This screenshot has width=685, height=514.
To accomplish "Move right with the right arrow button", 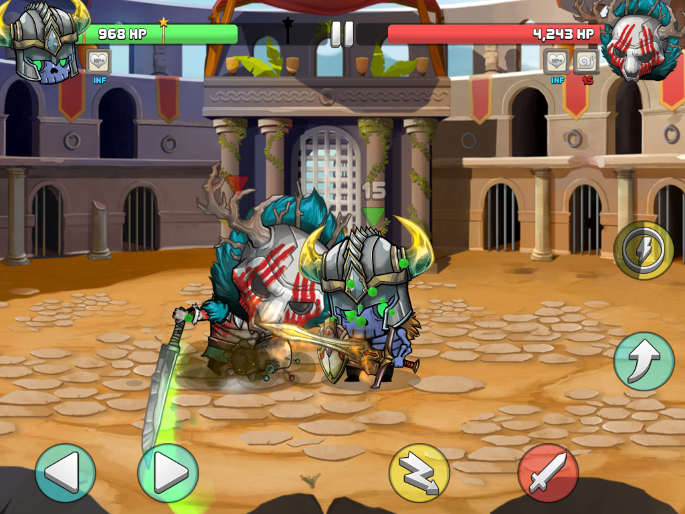I will tap(168, 472).
